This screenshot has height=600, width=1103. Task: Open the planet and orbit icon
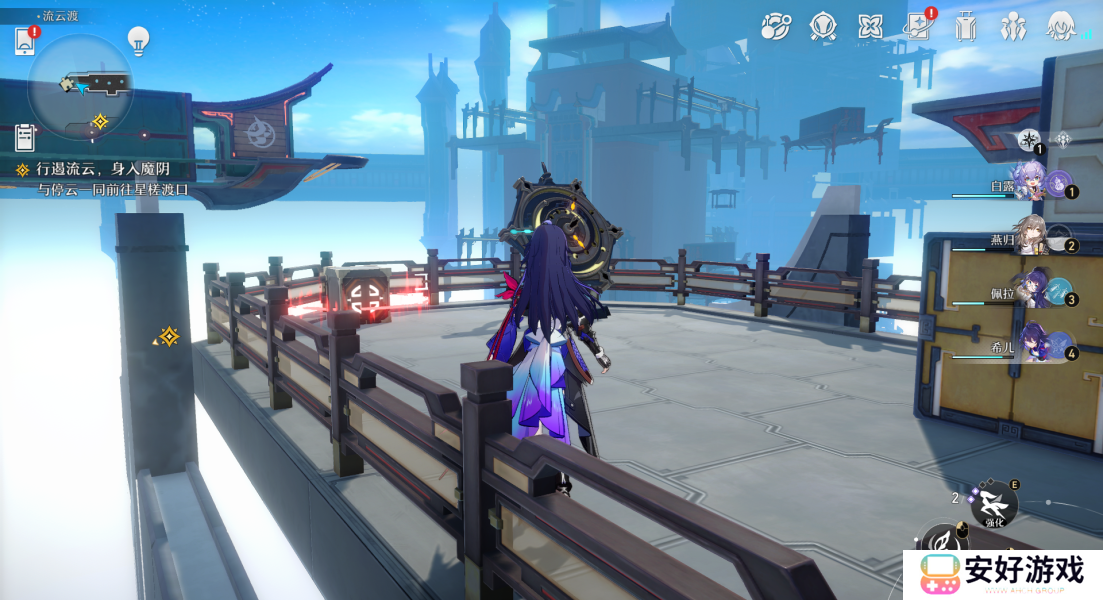click(775, 27)
